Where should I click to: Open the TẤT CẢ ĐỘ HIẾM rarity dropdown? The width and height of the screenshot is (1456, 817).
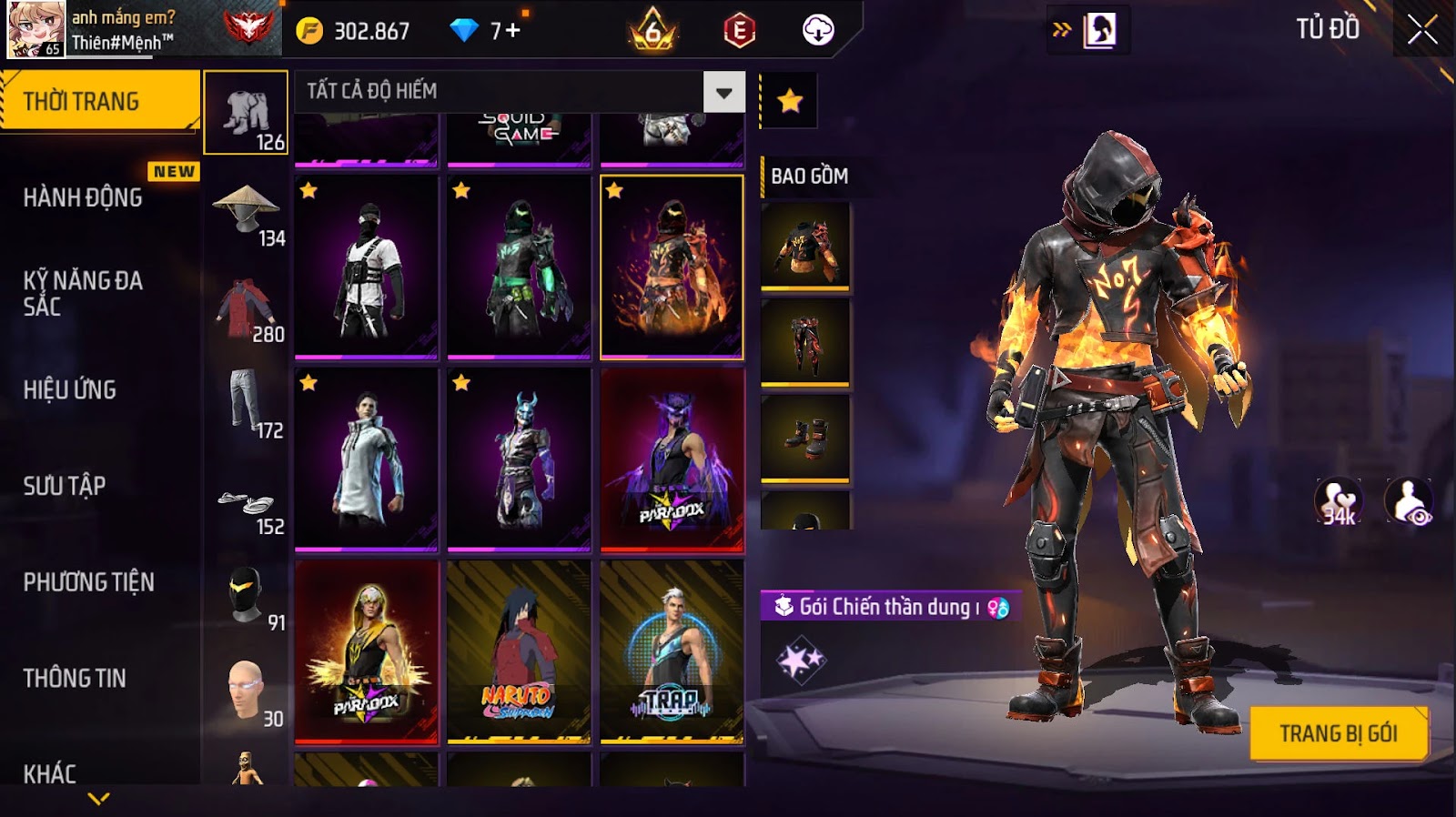coord(723,92)
